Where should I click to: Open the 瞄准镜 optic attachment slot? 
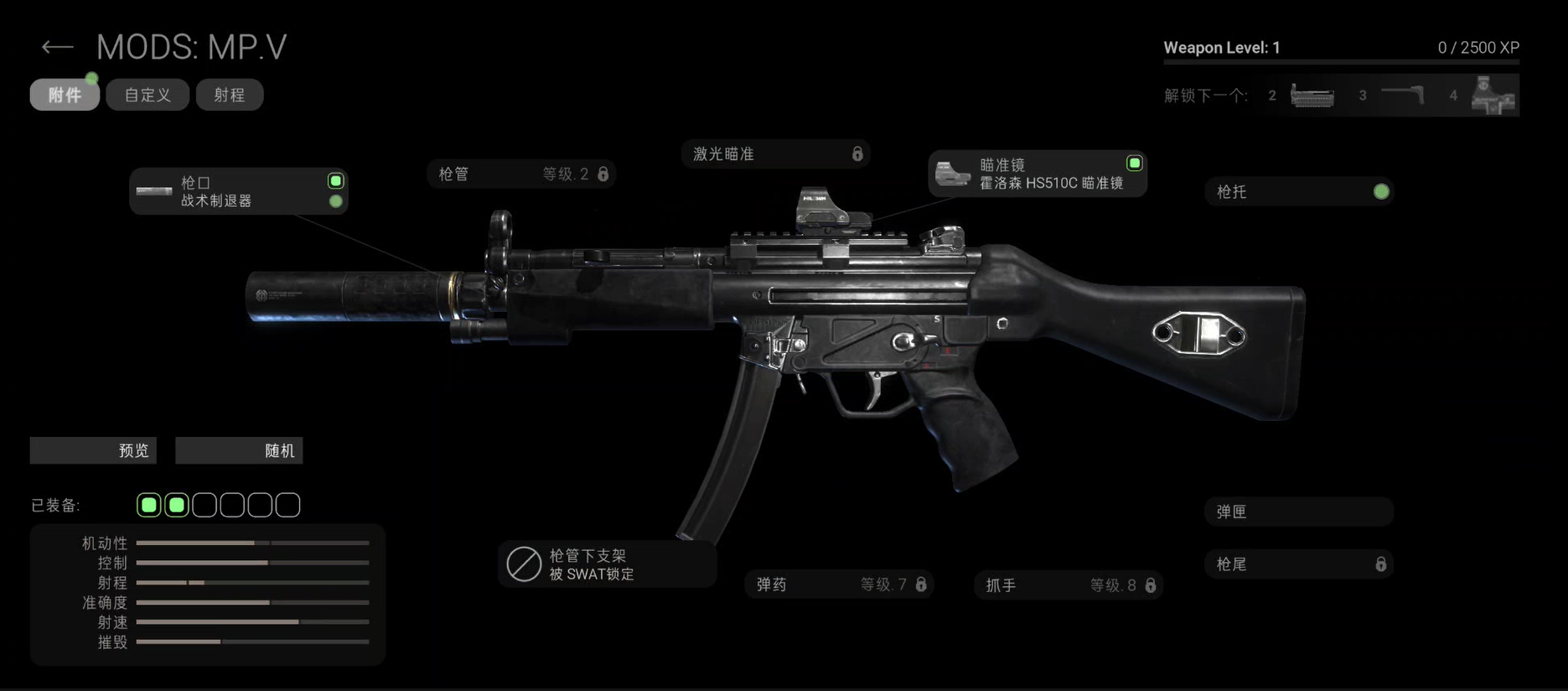coord(1037,174)
